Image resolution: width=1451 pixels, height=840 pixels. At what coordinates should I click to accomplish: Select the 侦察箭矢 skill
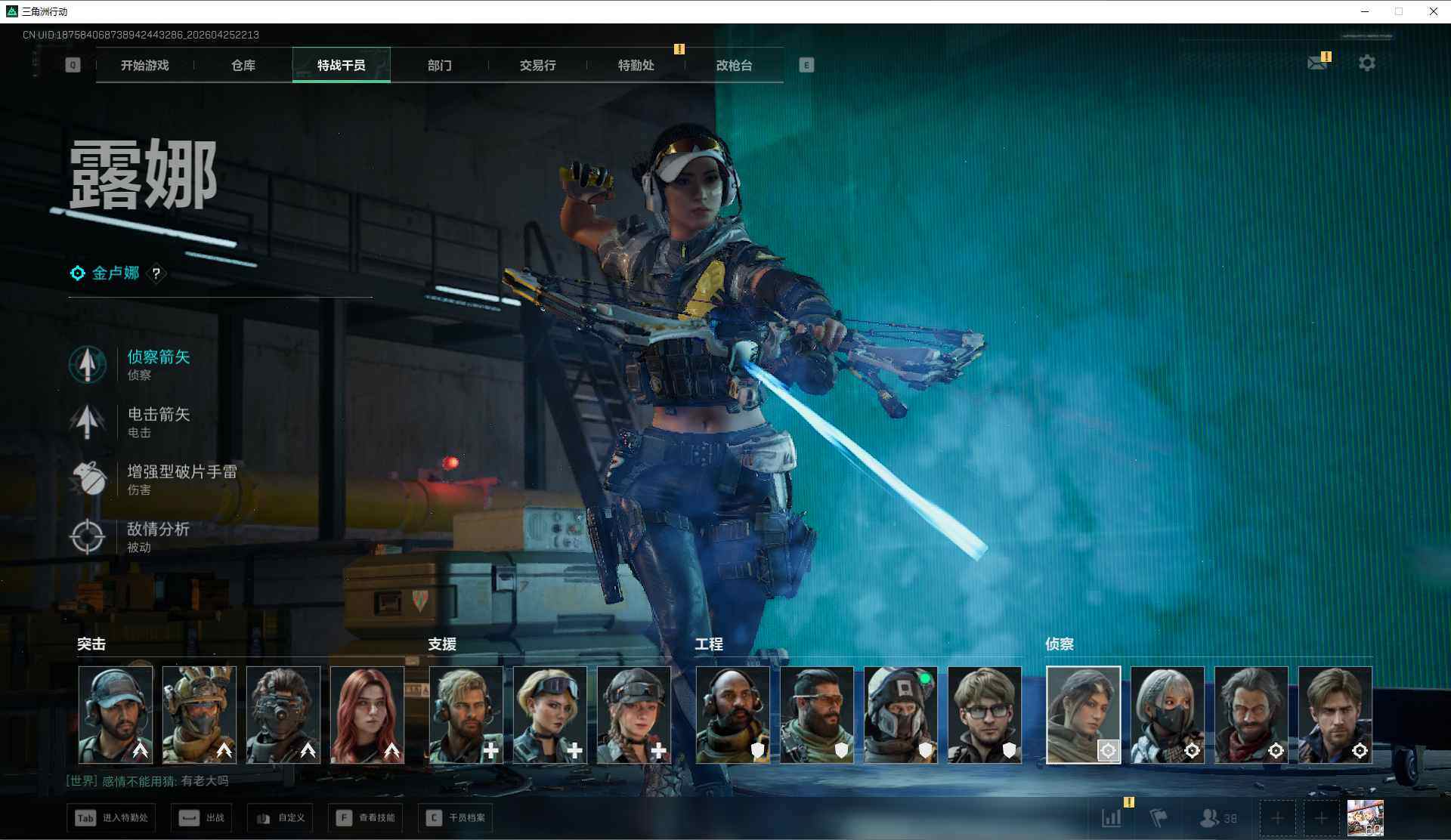click(157, 364)
